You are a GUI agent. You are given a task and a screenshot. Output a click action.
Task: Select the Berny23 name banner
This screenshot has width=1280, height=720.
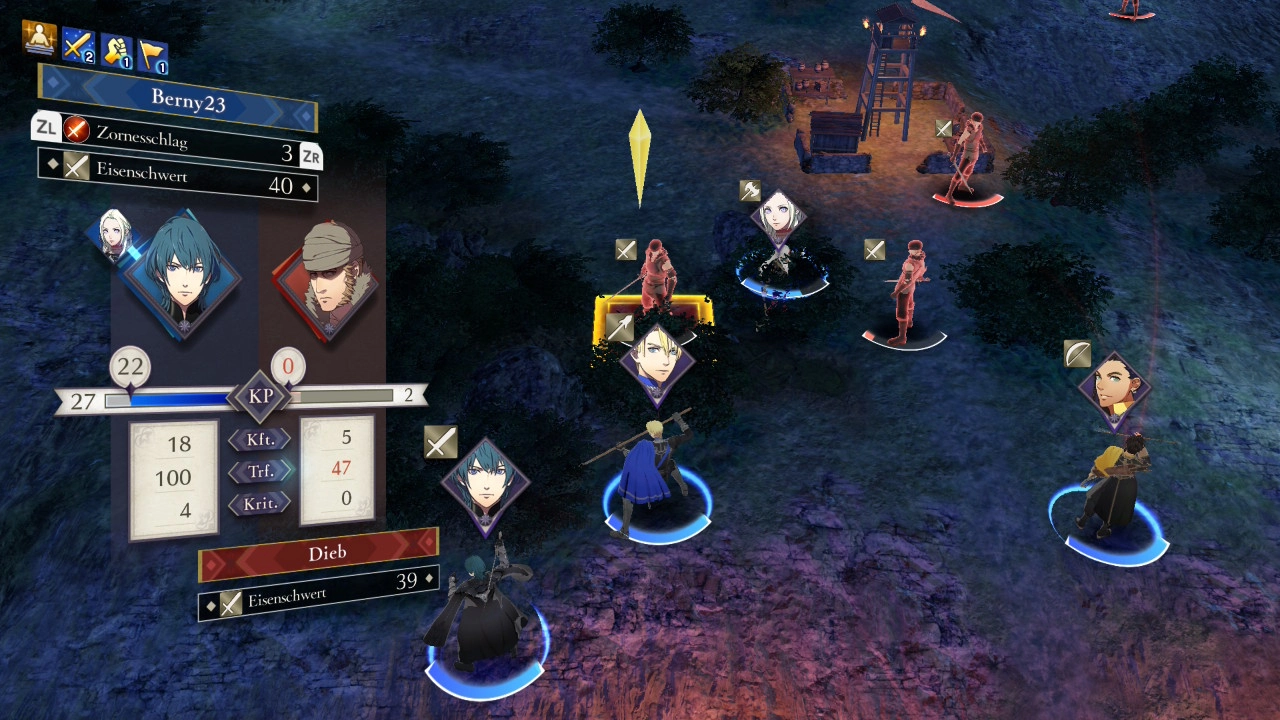point(178,97)
